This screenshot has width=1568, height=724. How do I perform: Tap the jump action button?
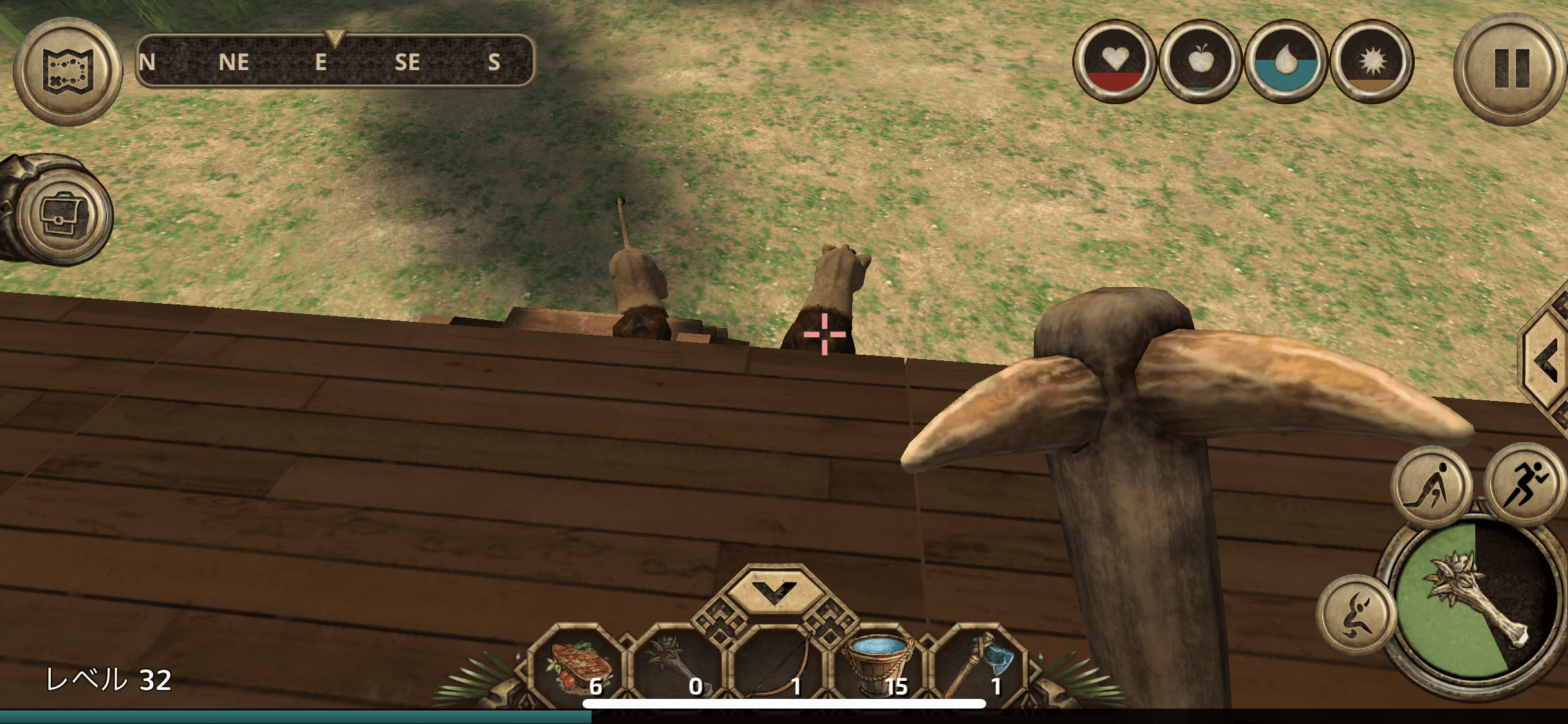click(1357, 615)
